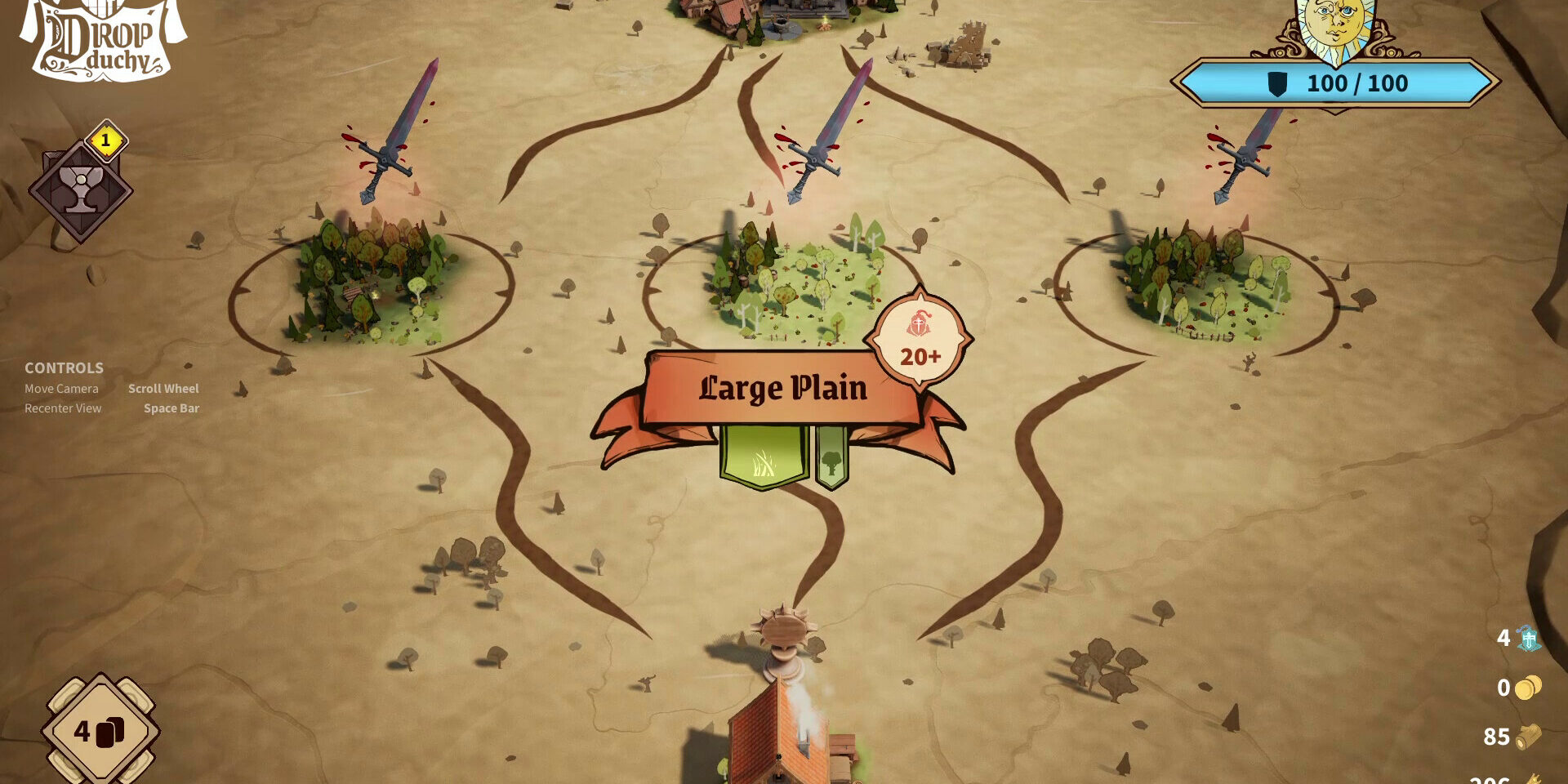Screen dimensions: 1568x784
Task: Open the chalice icon with the 1 badge
Action: (81, 190)
